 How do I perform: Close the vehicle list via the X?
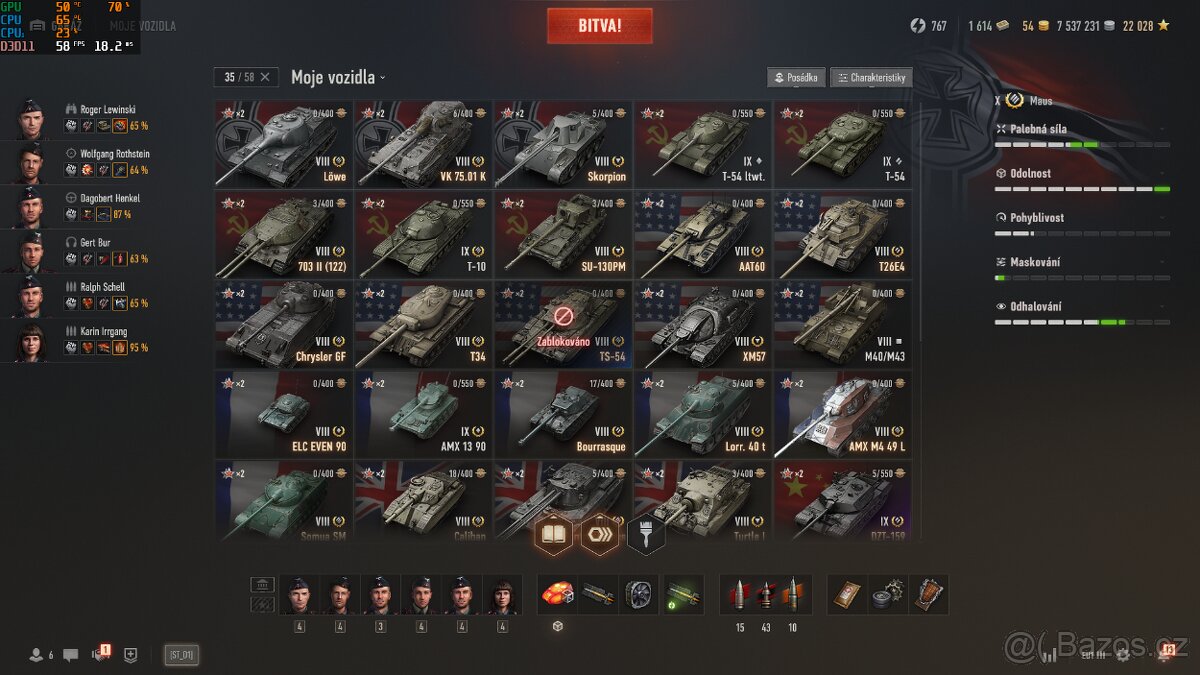265,77
